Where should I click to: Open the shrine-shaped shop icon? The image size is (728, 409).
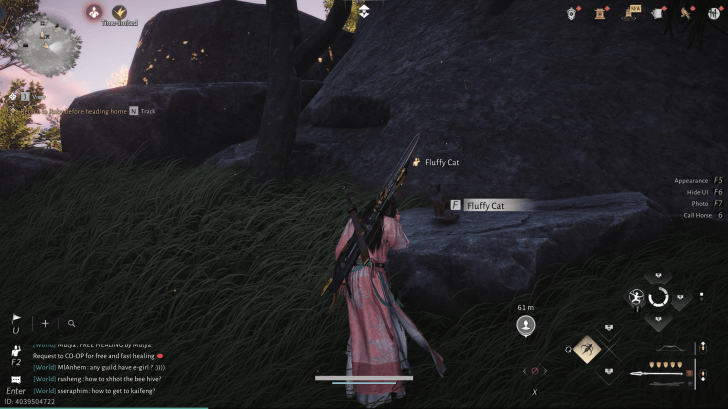603,13
